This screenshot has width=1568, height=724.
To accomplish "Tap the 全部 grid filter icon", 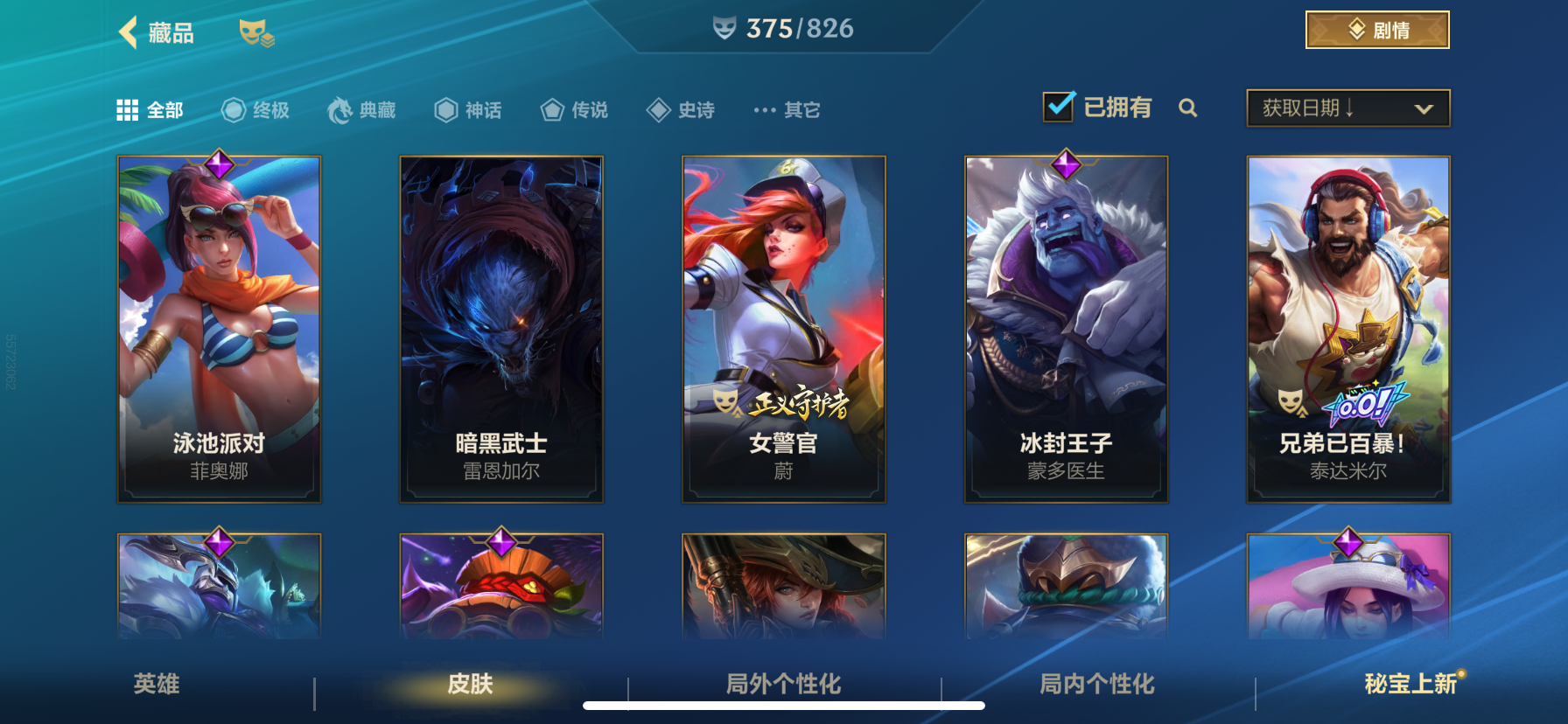I will (x=128, y=109).
